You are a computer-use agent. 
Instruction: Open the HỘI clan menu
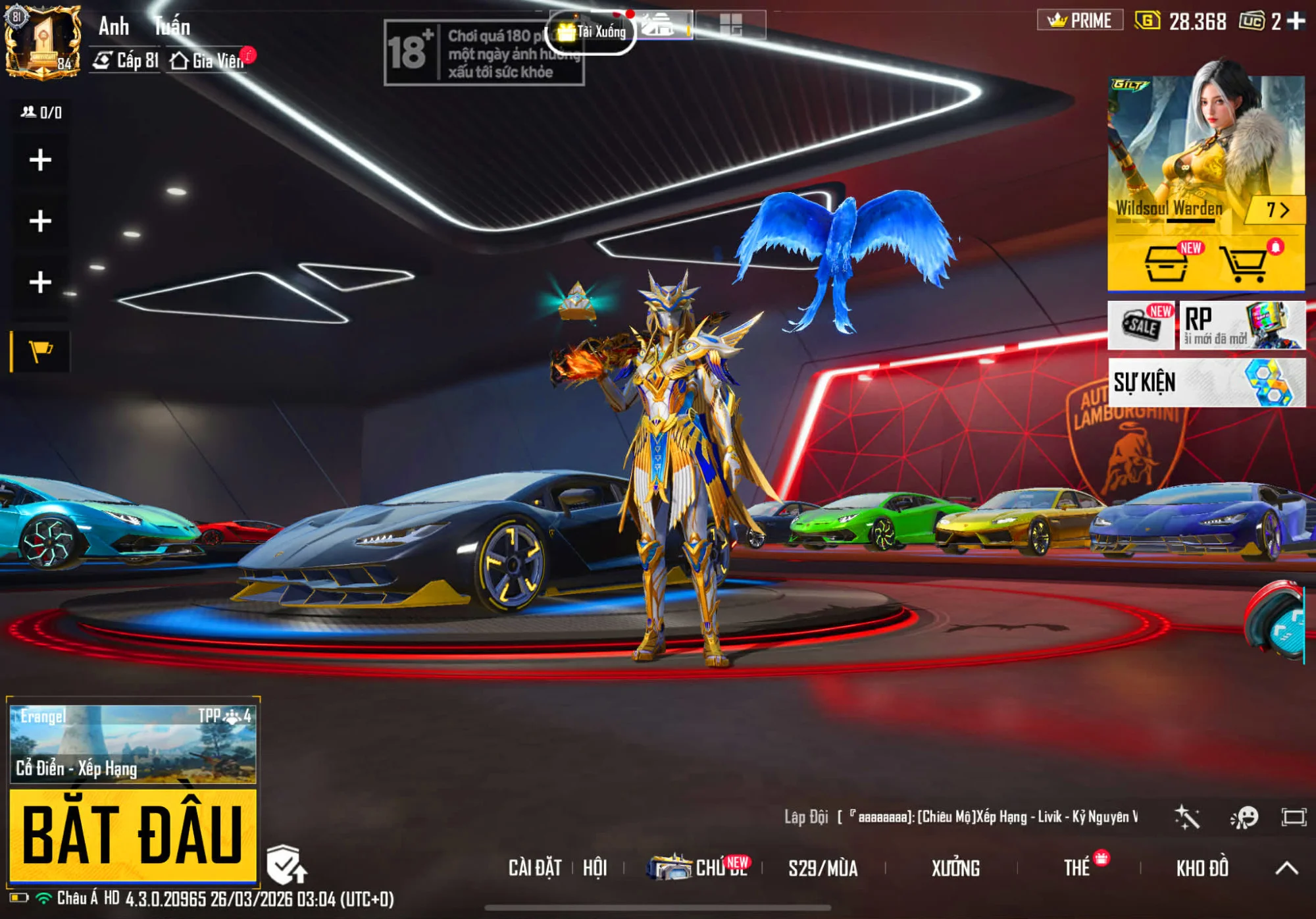tap(595, 868)
